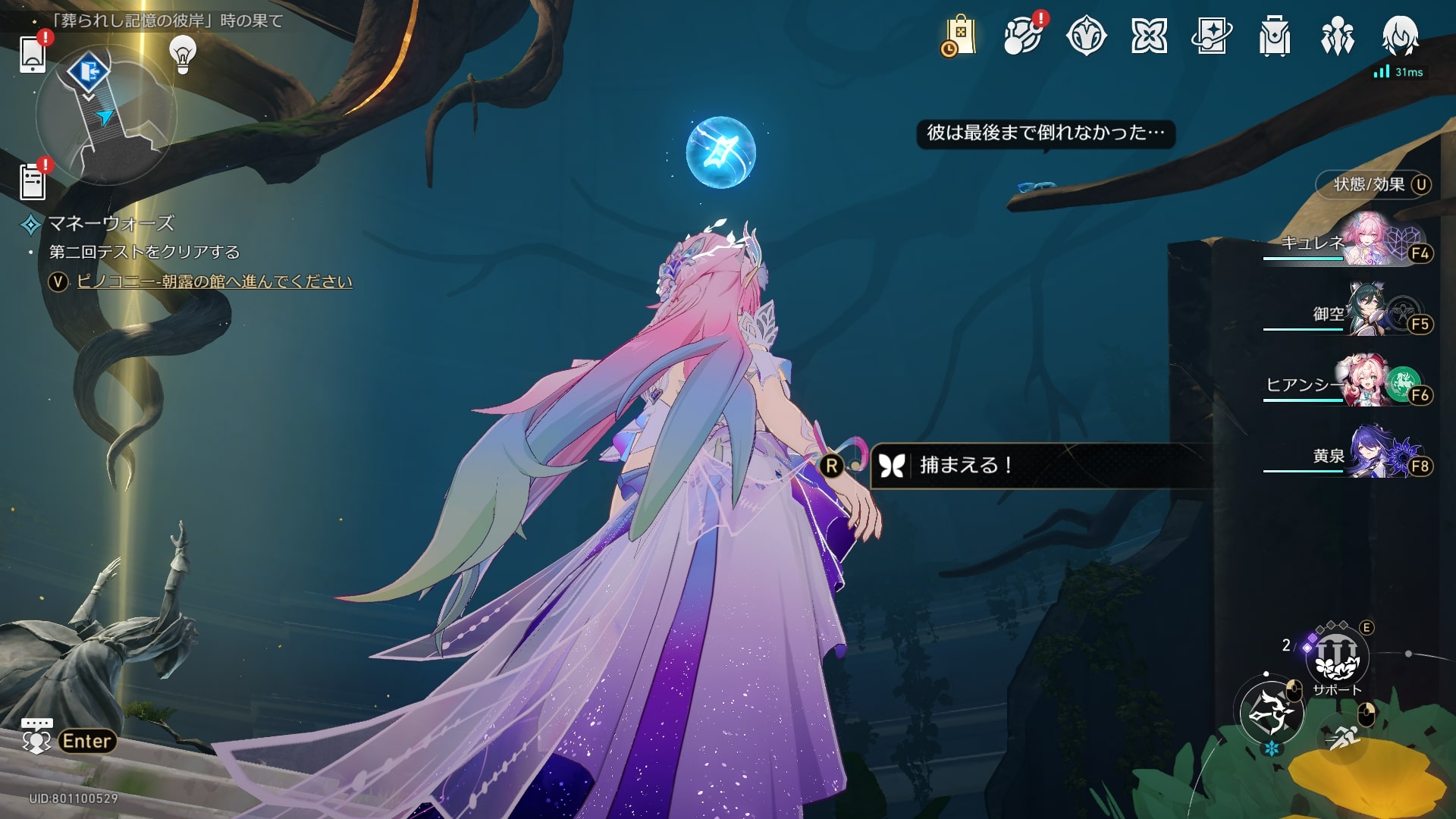Open the travel log planet icon
Image resolution: width=1456 pixels, height=819 pixels.
click(x=1022, y=36)
